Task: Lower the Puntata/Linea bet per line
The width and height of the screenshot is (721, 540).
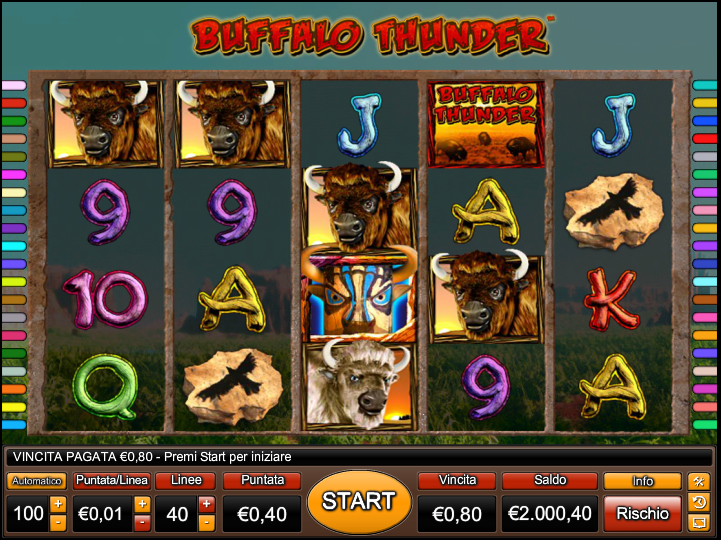Action: coord(142,522)
